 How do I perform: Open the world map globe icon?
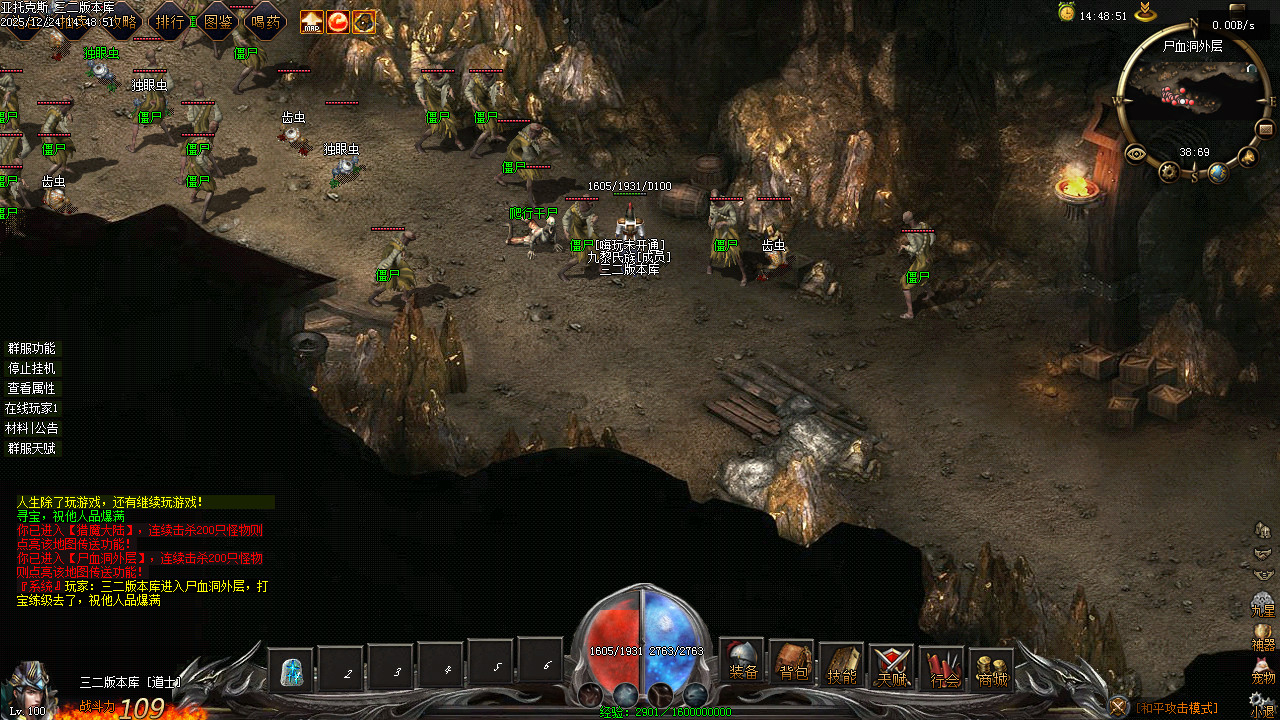click(1217, 173)
